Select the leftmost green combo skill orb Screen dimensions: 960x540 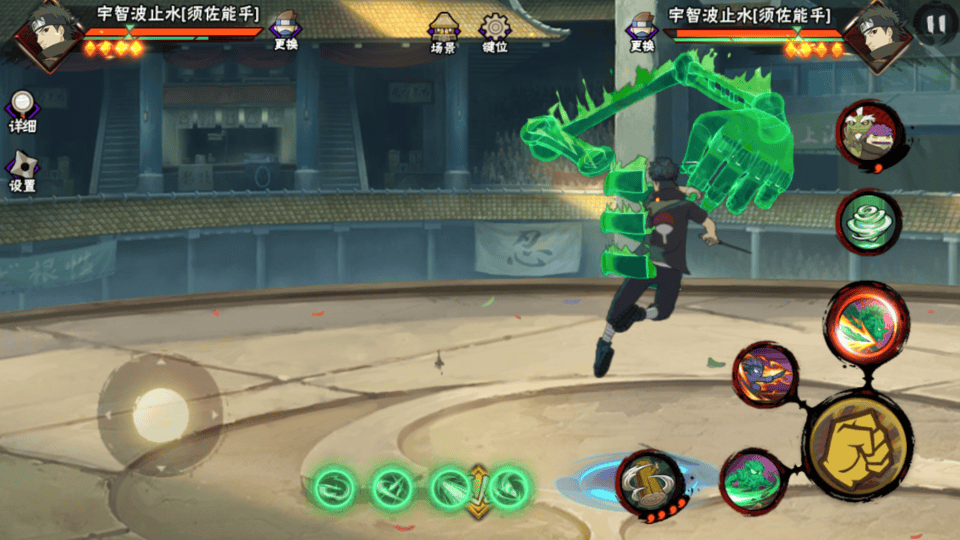pyautogui.click(x=333, y=488)
